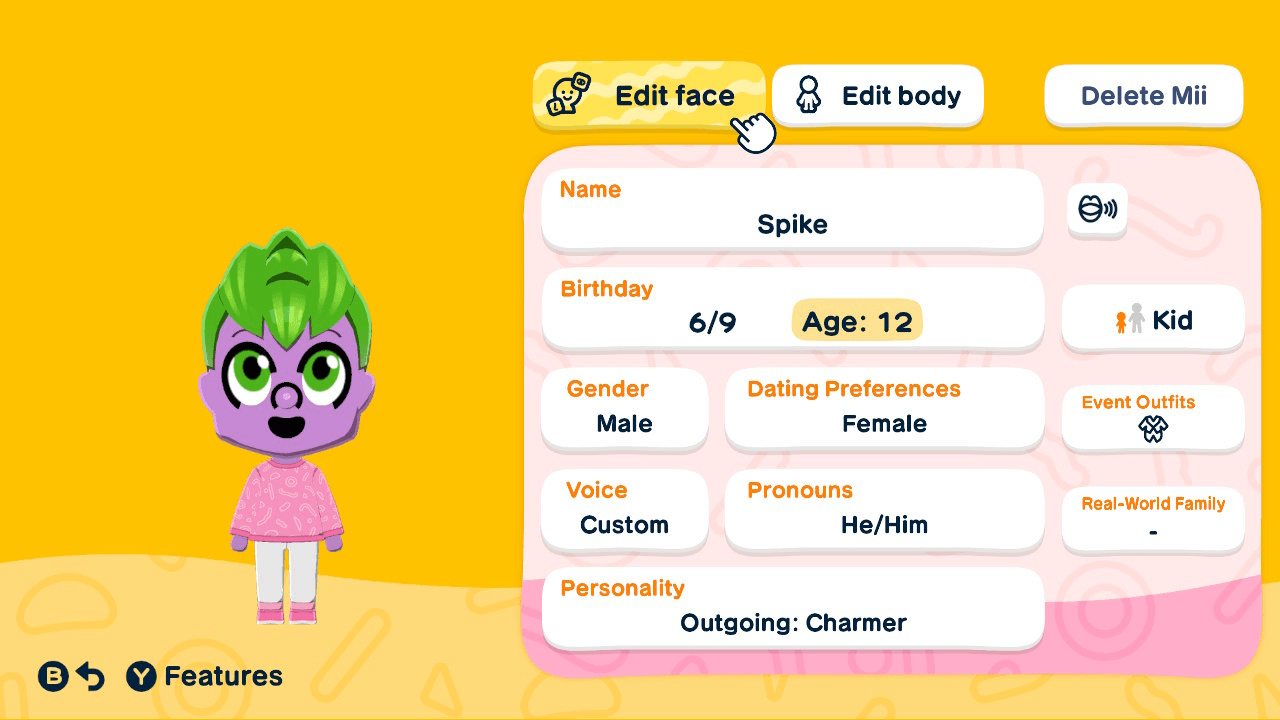Open the Pronouns He/Him selector
This screenshot has width=1280, height=720.
tap(884, 511)
